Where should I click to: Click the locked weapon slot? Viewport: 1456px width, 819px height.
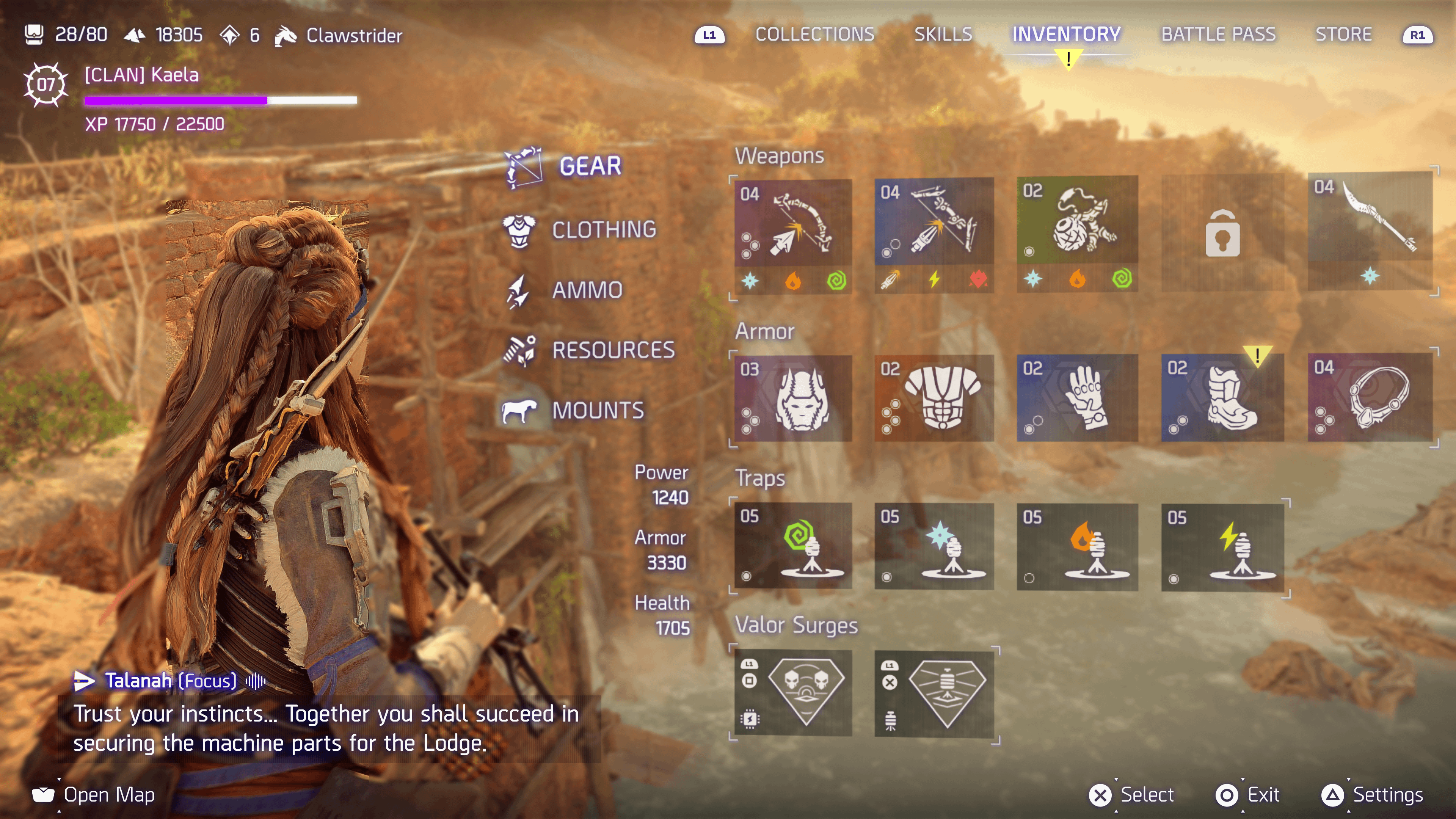pos(1222,233)
